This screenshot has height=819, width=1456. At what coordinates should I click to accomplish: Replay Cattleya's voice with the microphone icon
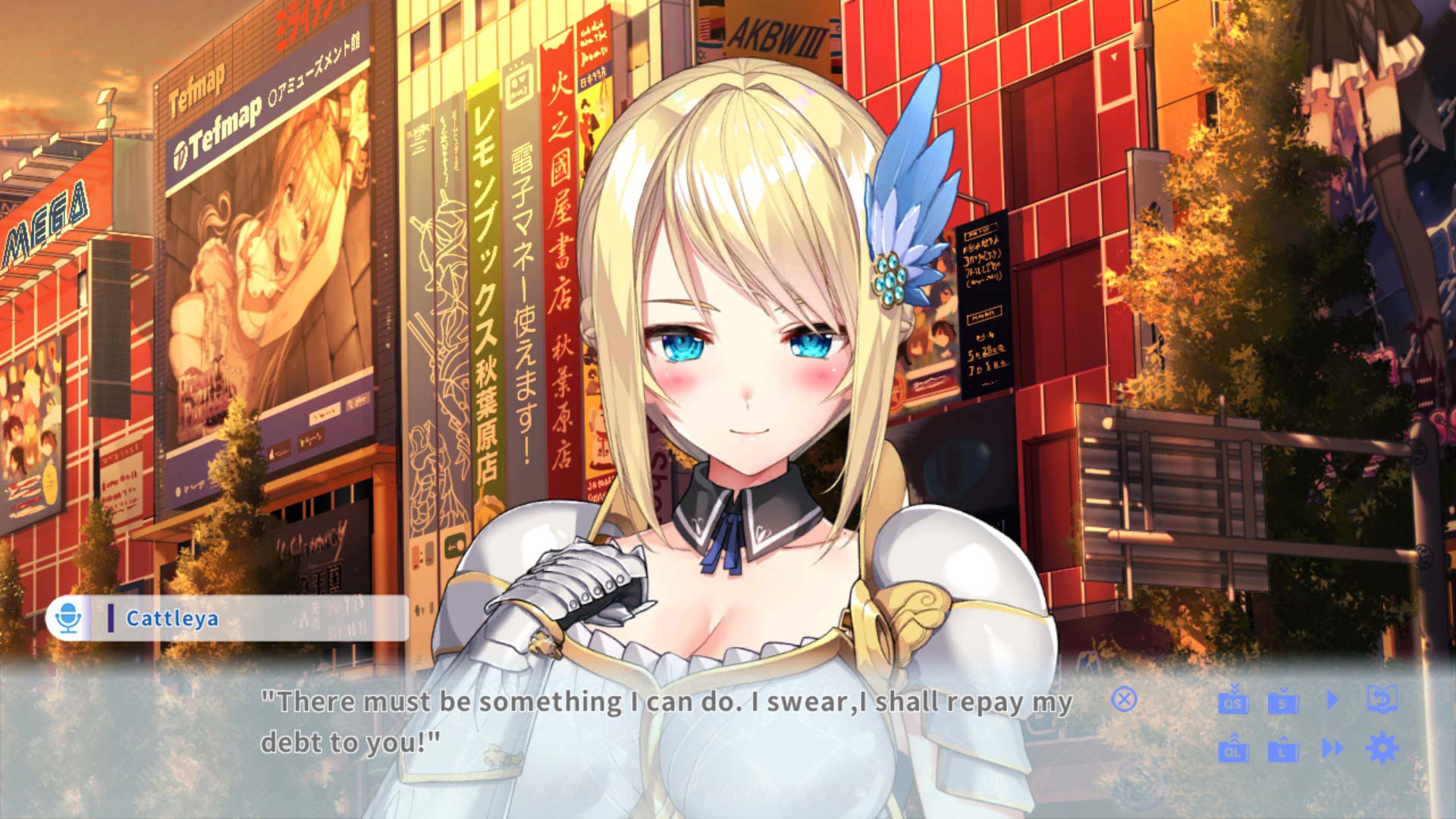coord(69,618)
